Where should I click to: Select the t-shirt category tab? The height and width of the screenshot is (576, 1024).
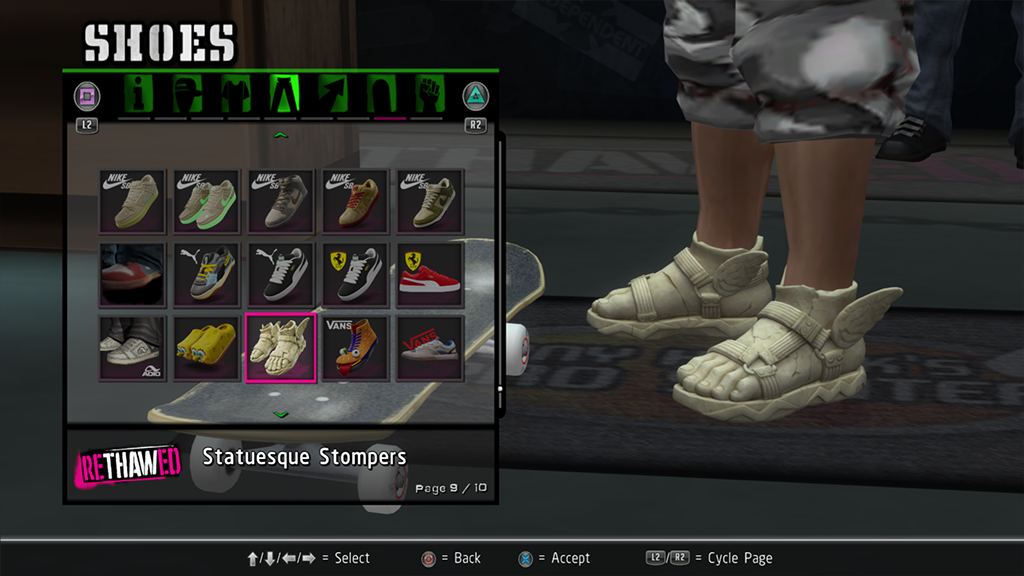pos(236,96)
